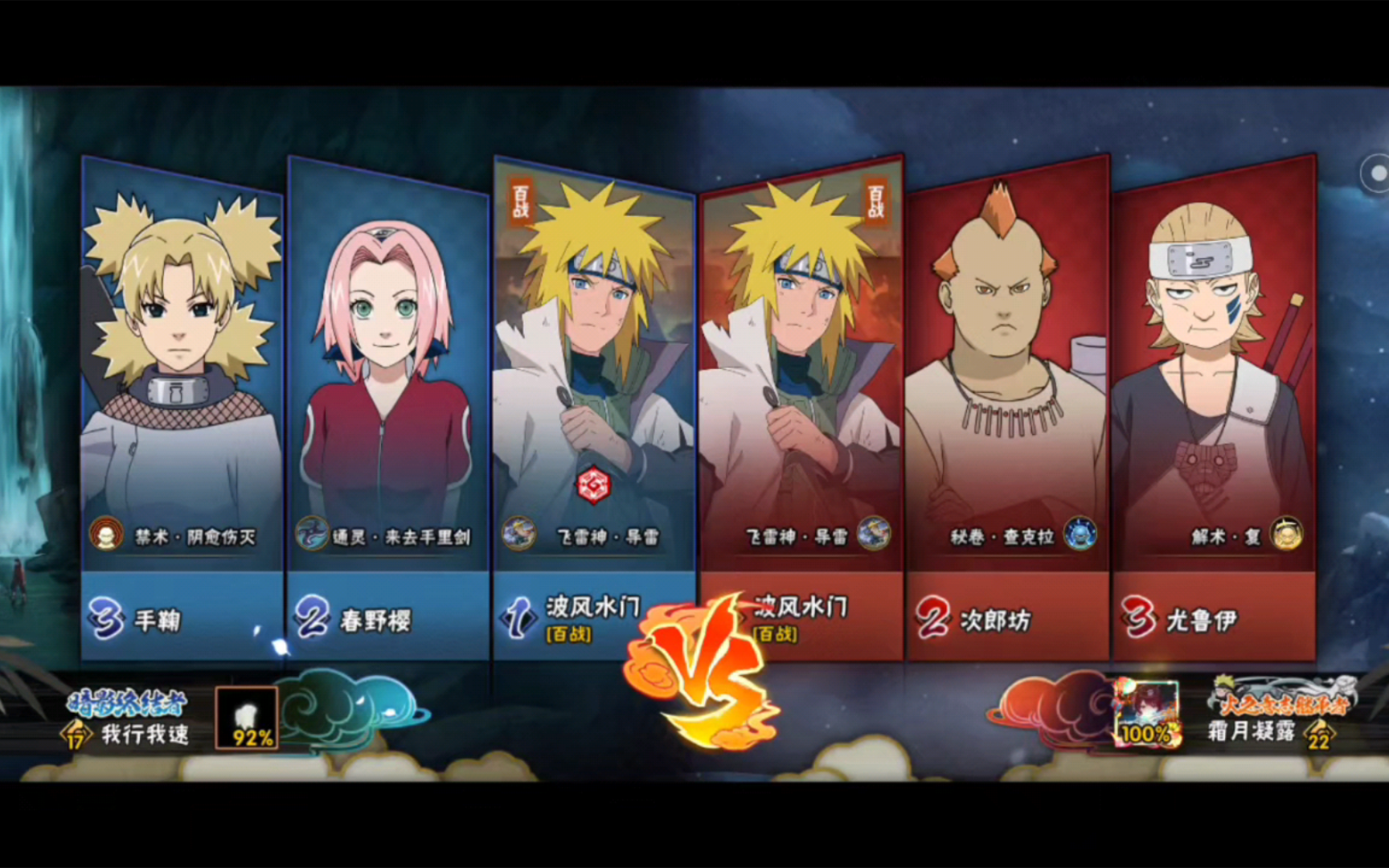This screenshot has width=1389, height=868.
Task: Tap the 解术·复 scroll icon
Action: click(x=1286, y=534)
